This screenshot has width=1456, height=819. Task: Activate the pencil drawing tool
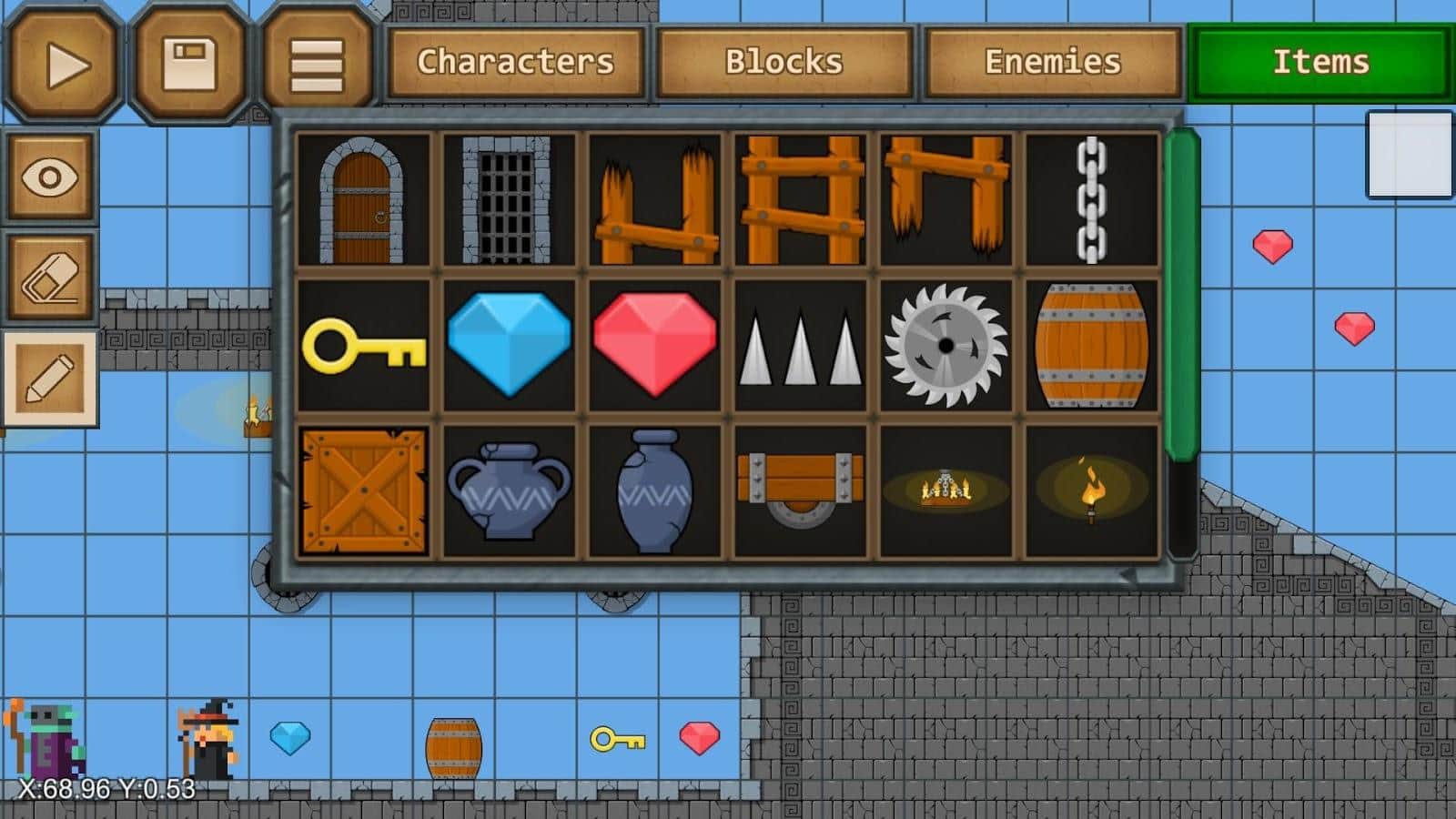[x=51, y=376]
